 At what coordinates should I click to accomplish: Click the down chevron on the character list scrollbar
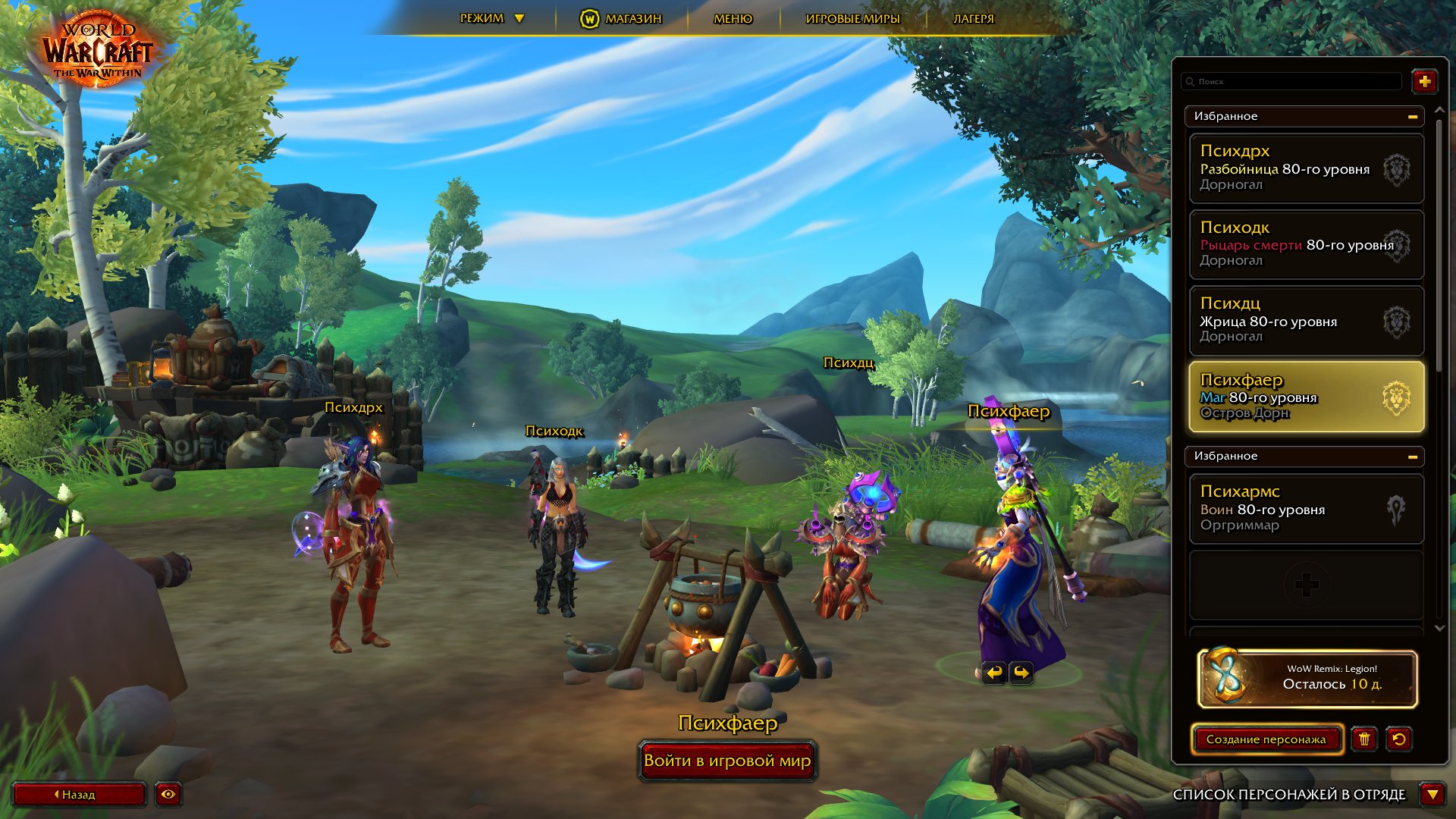(1439, 628)
